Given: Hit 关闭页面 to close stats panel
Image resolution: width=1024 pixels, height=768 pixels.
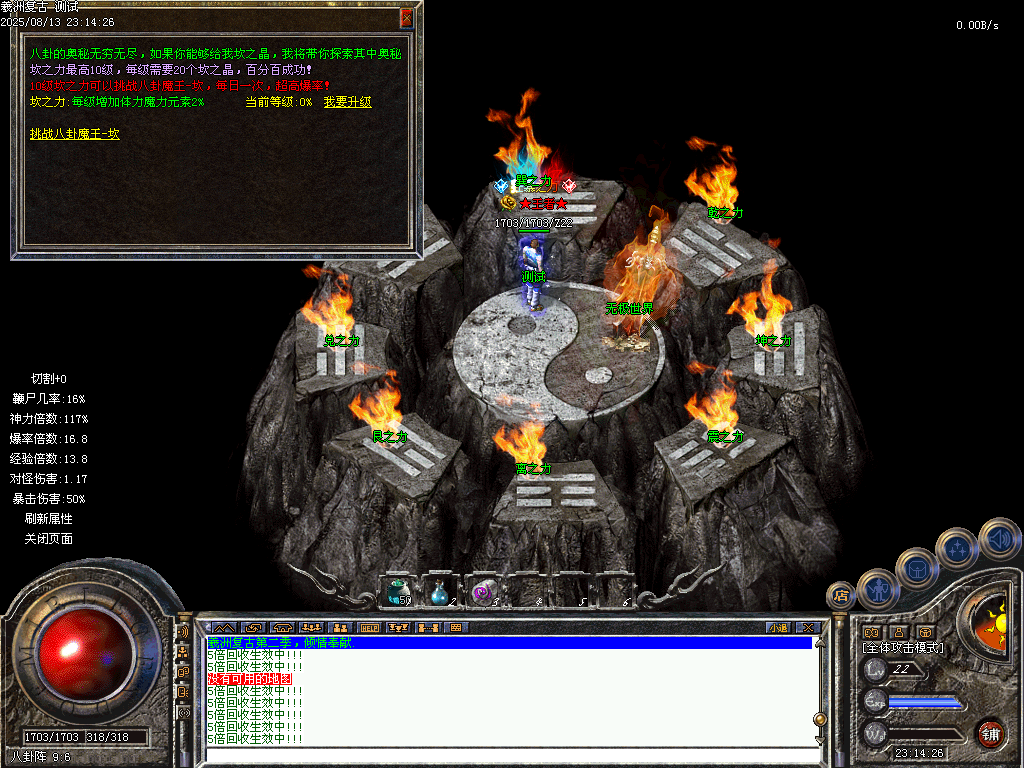Looking at the screenshot, I should click(49, 539).
